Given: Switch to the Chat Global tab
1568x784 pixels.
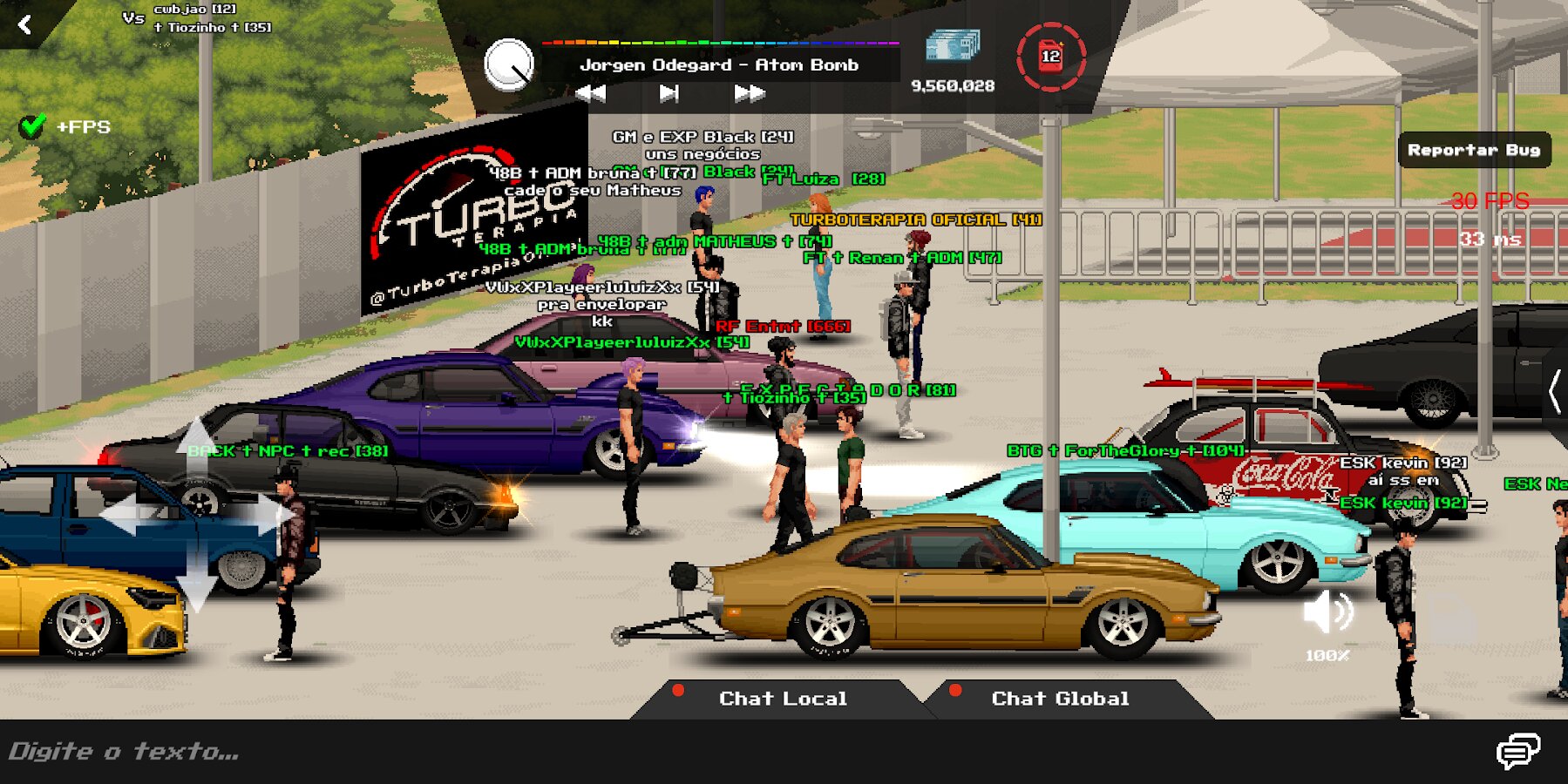Looking at the screenshot, I should [x=1059, y=699].
